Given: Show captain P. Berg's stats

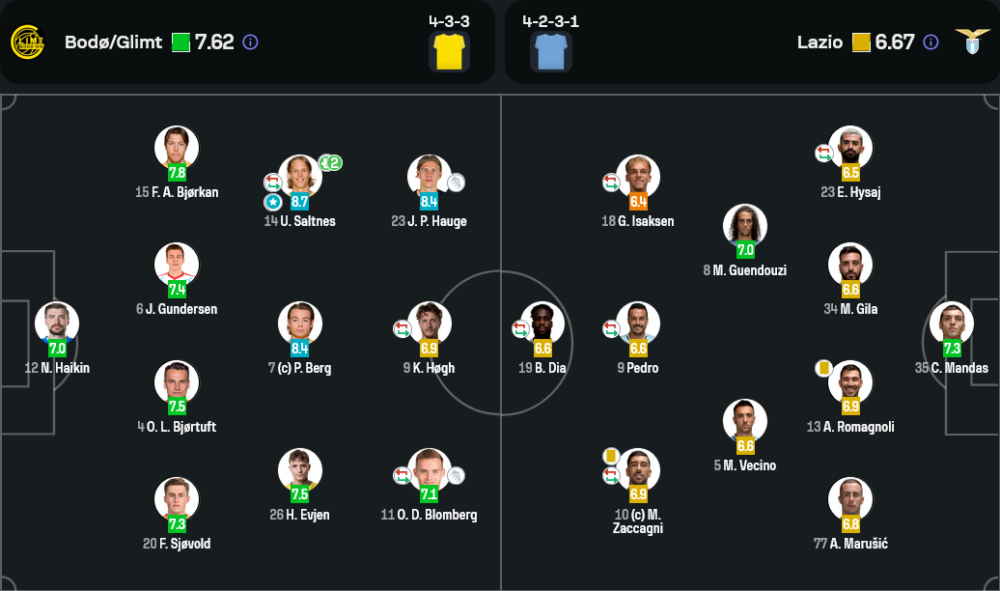Looking at the screenshot, I should point(300,323).
